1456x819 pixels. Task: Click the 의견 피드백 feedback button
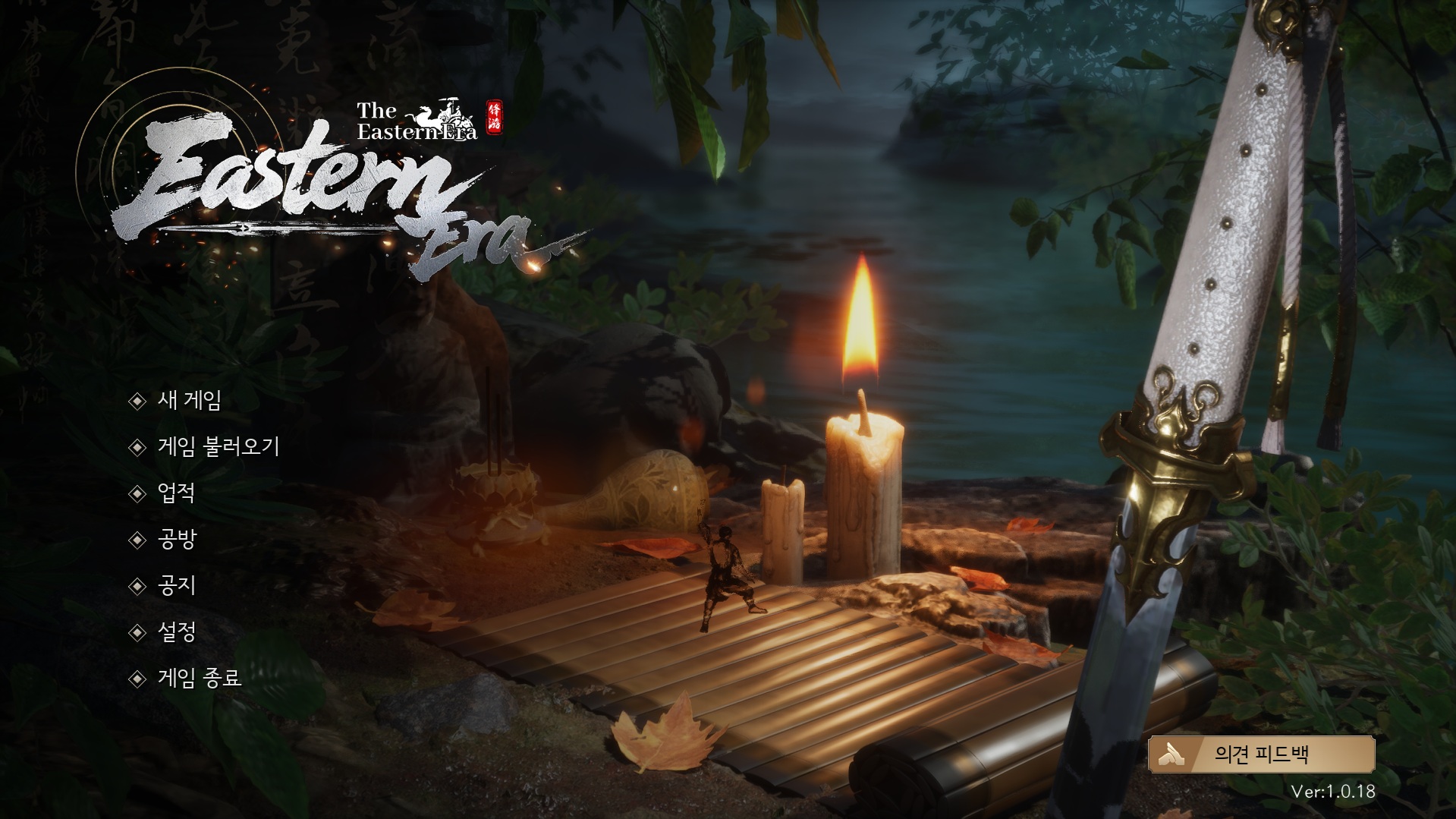(x=1261, y=754)
